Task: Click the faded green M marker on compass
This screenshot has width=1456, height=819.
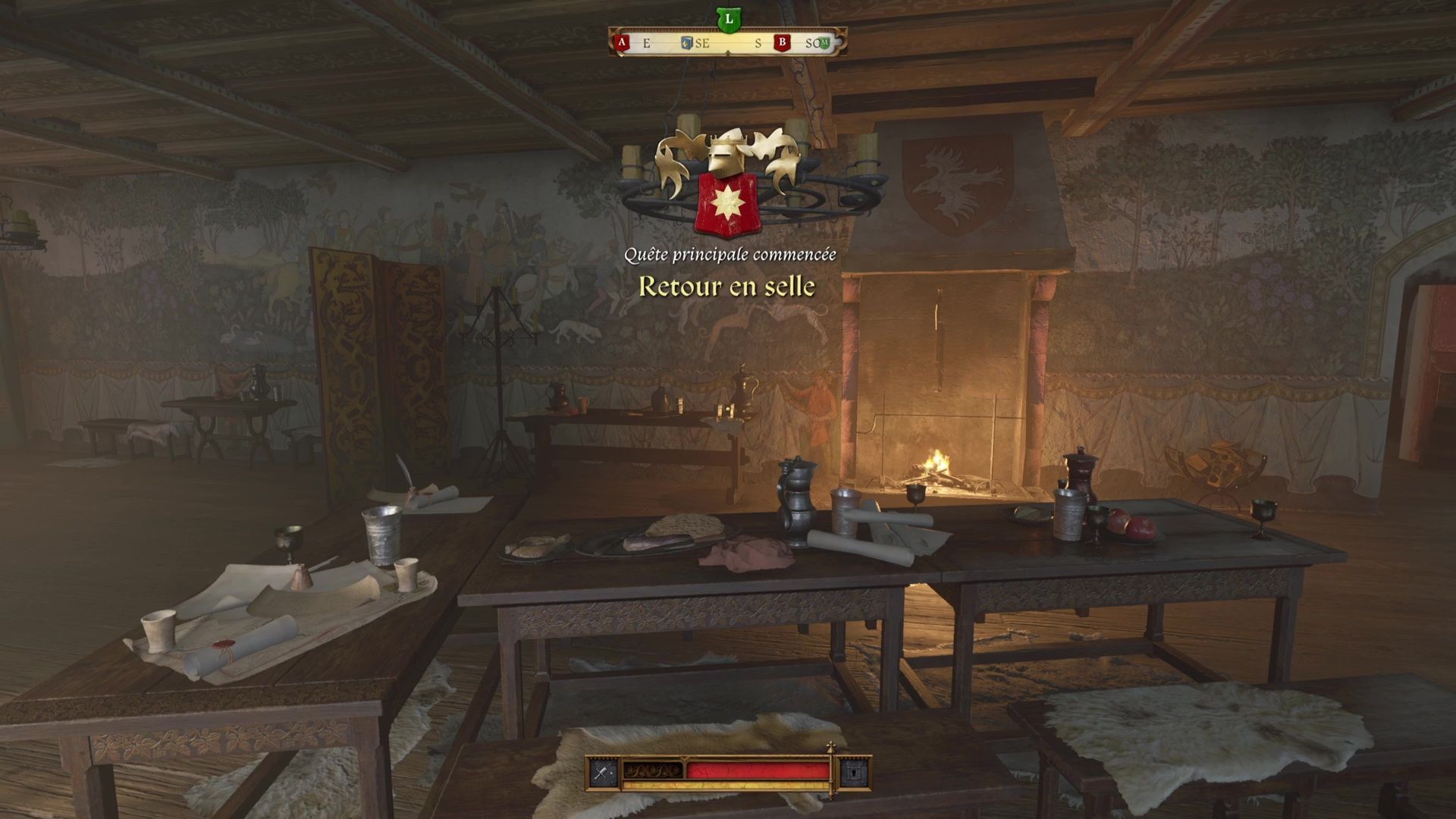Action: pos(824,42)
